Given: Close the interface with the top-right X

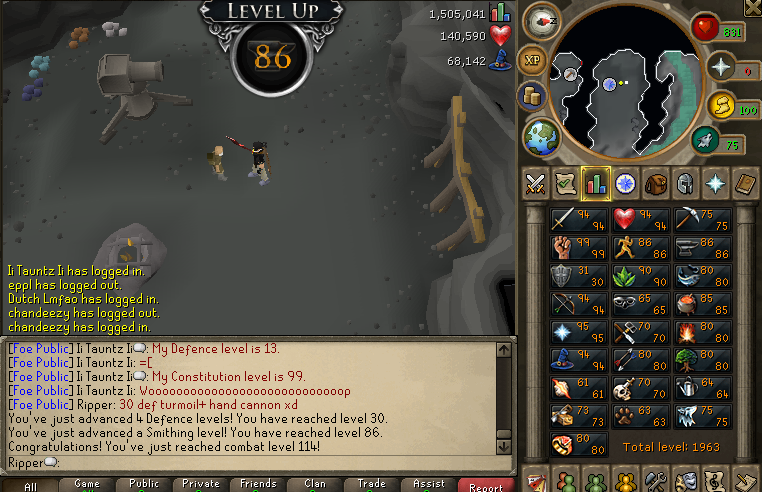Looking at the screenshot, I should tap(752, 8).
